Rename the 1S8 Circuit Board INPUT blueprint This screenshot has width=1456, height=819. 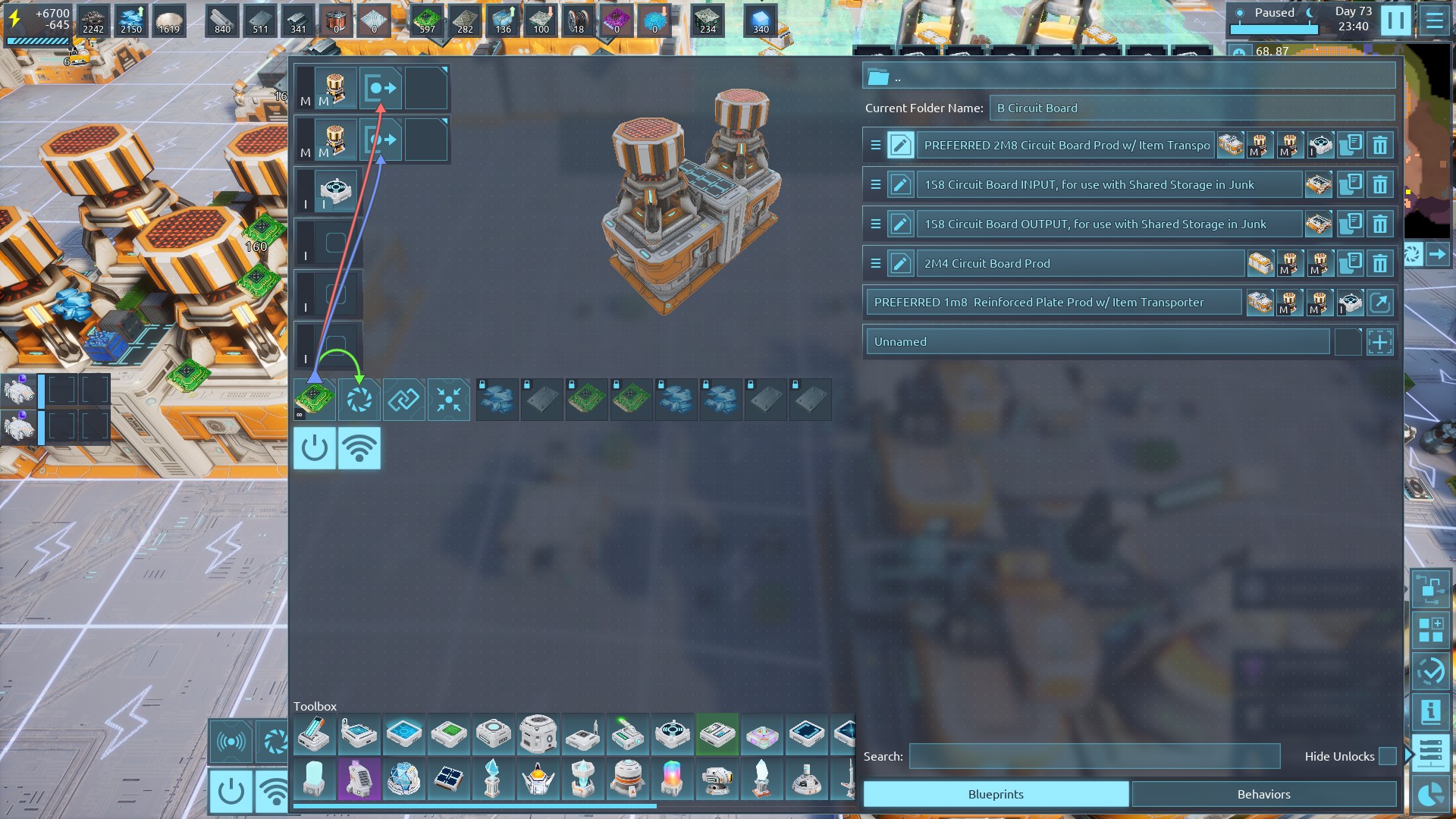point(900,184)
